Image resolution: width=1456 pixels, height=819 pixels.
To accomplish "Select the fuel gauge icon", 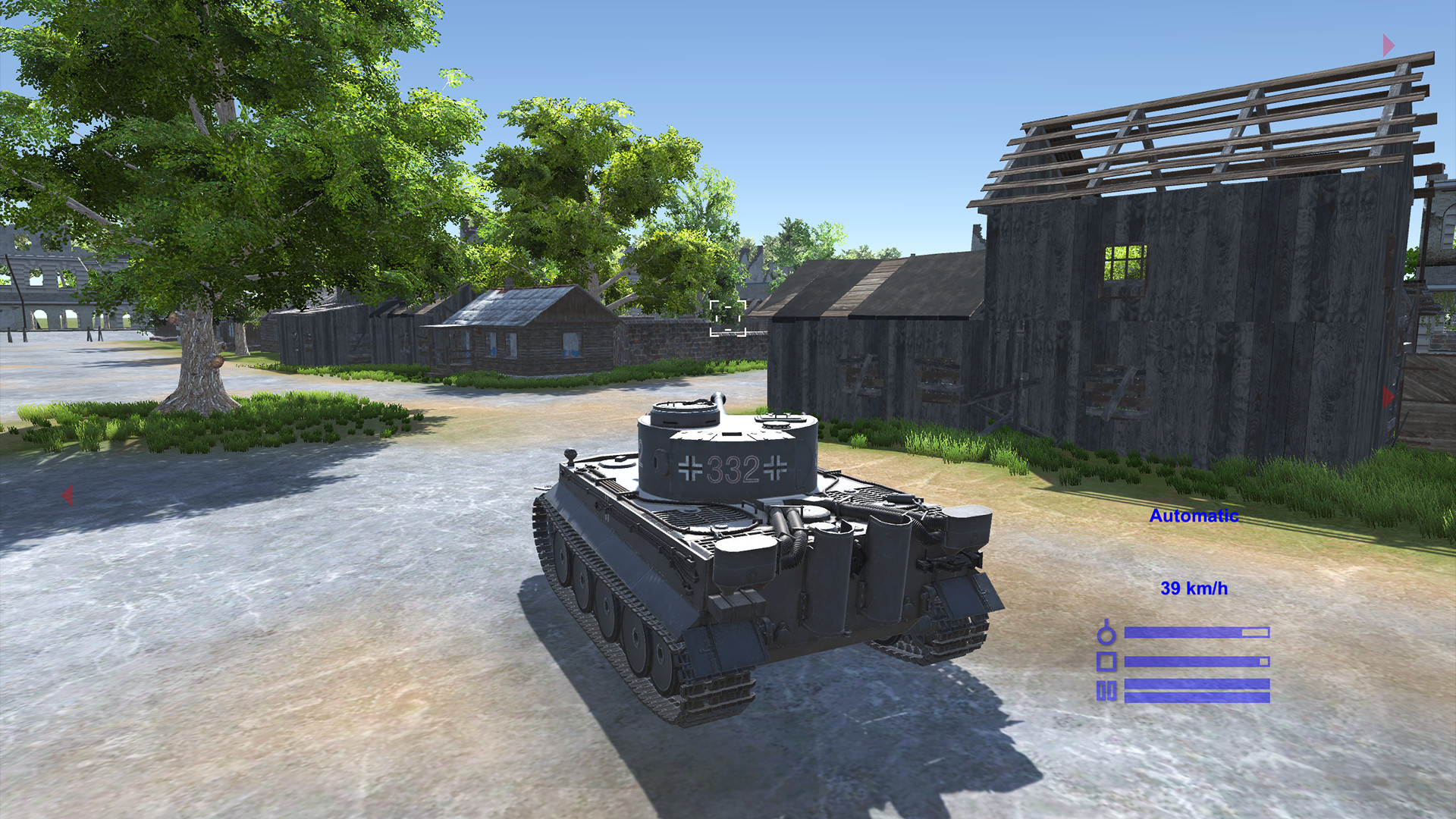I will (1106, 635).
